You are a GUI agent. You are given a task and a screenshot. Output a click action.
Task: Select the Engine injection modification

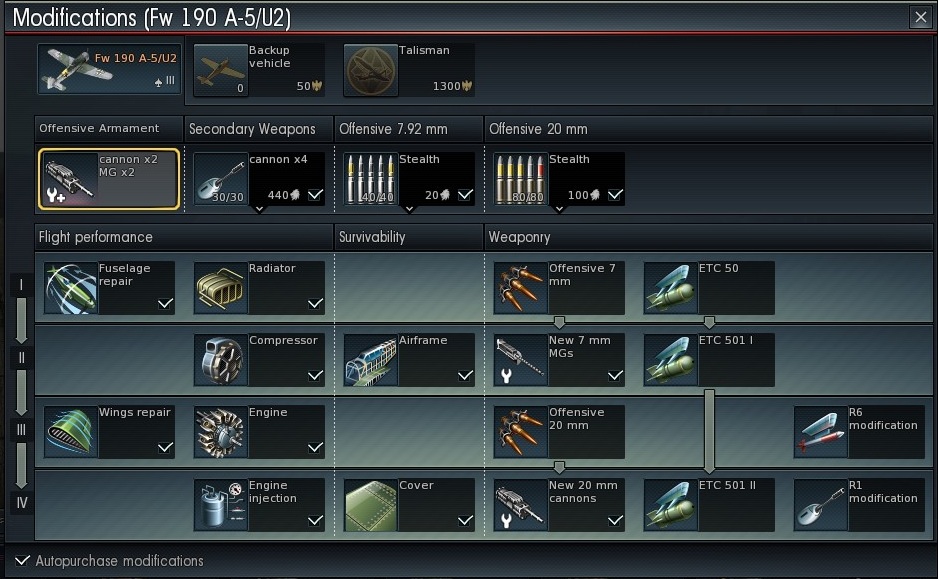pos(258,505)
